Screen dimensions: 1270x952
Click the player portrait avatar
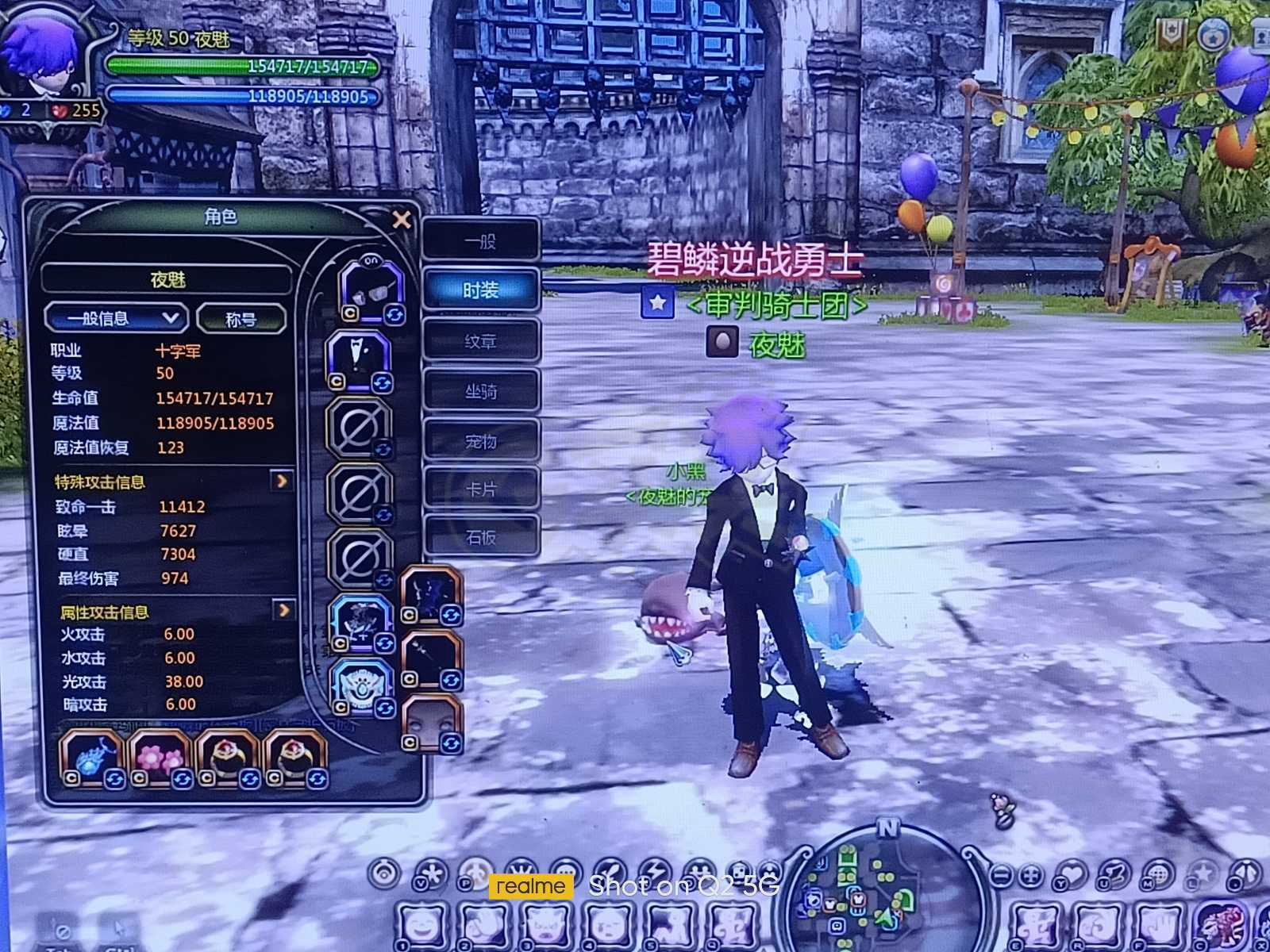40,59
